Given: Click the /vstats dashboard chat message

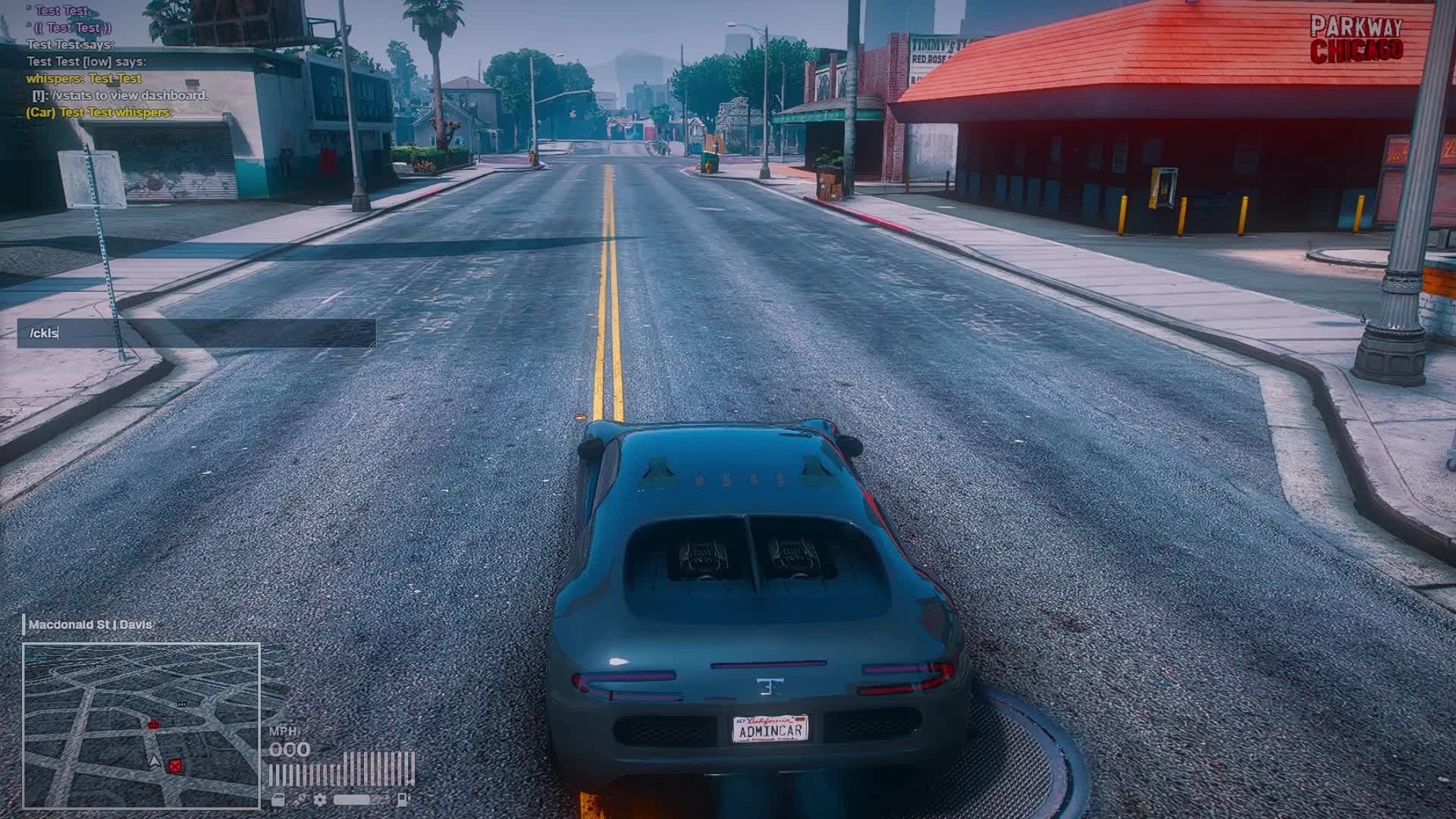Looking at the screenshot, I should (120, 96).
